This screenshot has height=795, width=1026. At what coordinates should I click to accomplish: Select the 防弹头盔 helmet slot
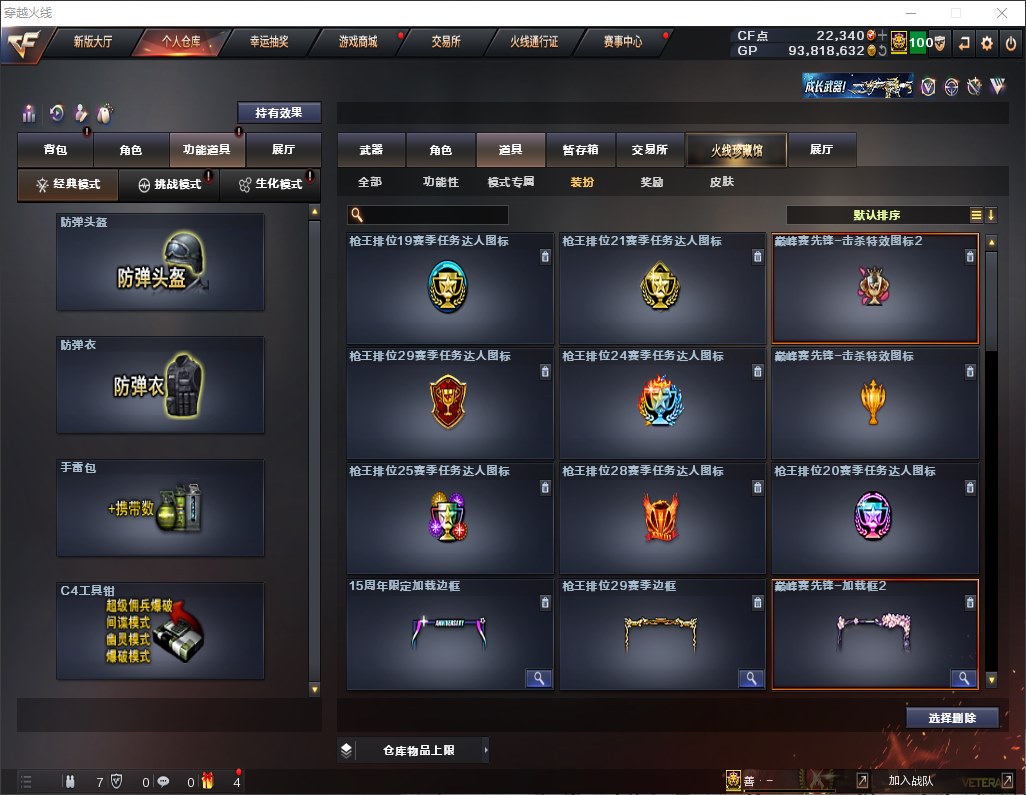click(160, 262)
